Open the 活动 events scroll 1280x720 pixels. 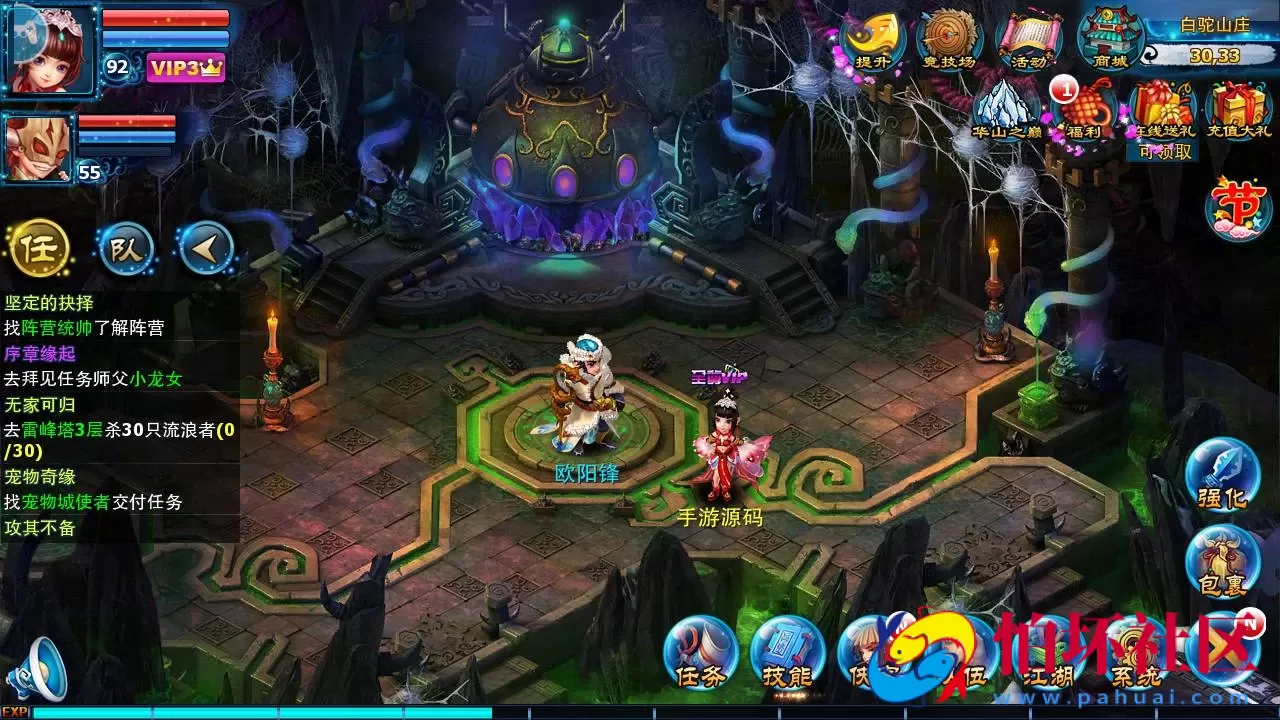(1029, 42)
